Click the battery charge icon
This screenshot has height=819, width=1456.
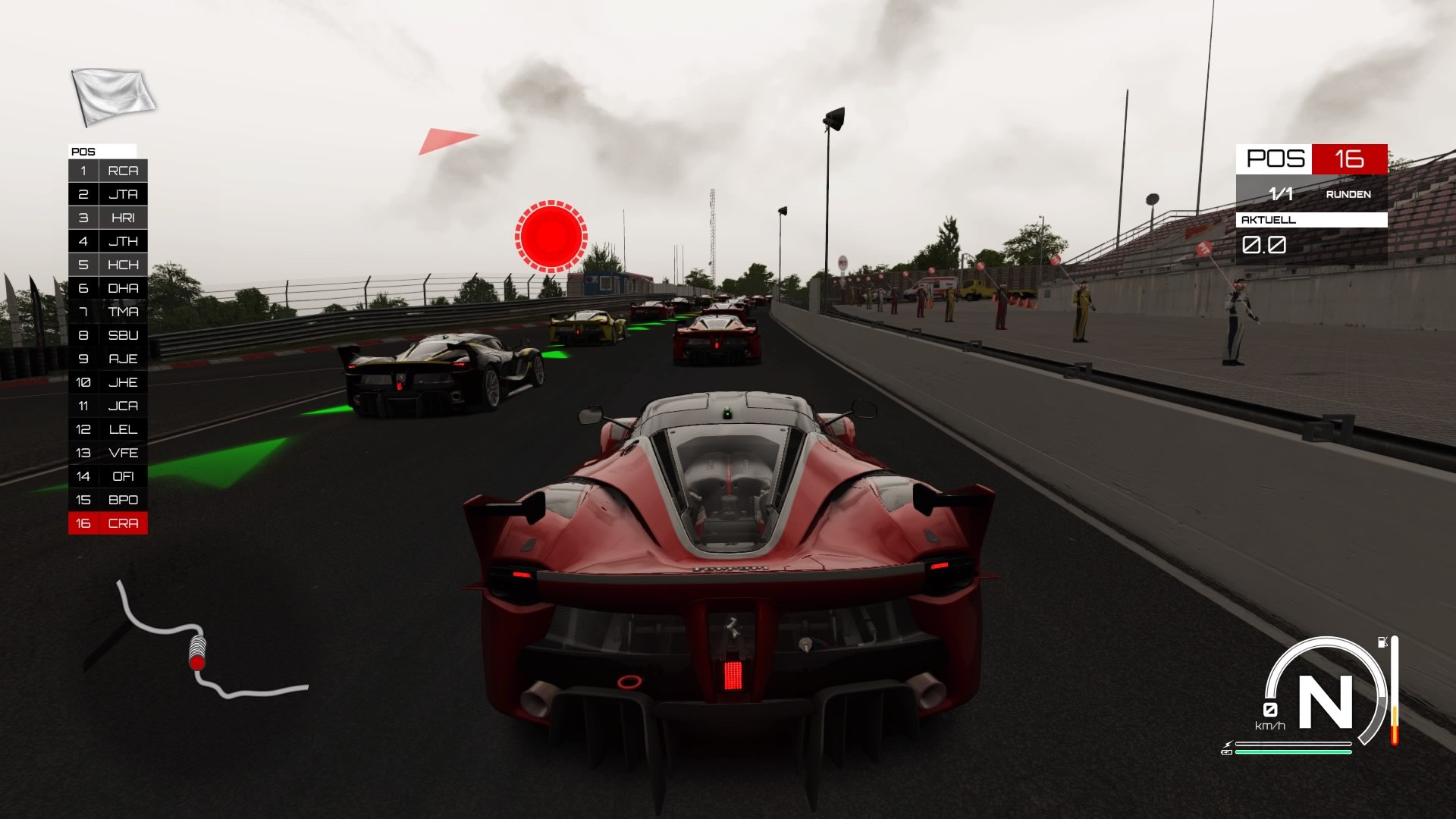(x=1227, y=752)
